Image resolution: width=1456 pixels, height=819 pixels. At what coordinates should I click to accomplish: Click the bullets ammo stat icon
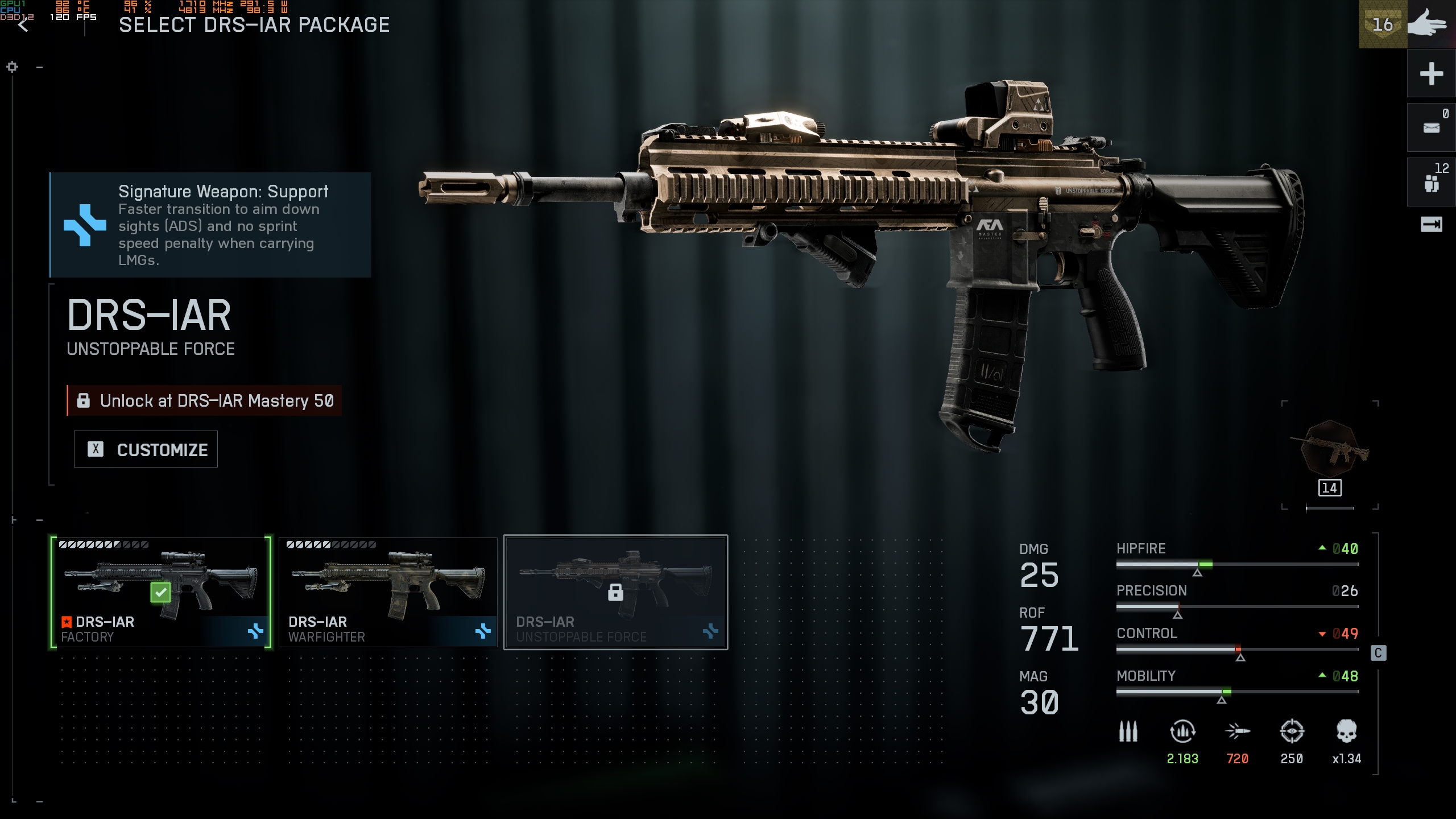click(x=1128, y=732)
